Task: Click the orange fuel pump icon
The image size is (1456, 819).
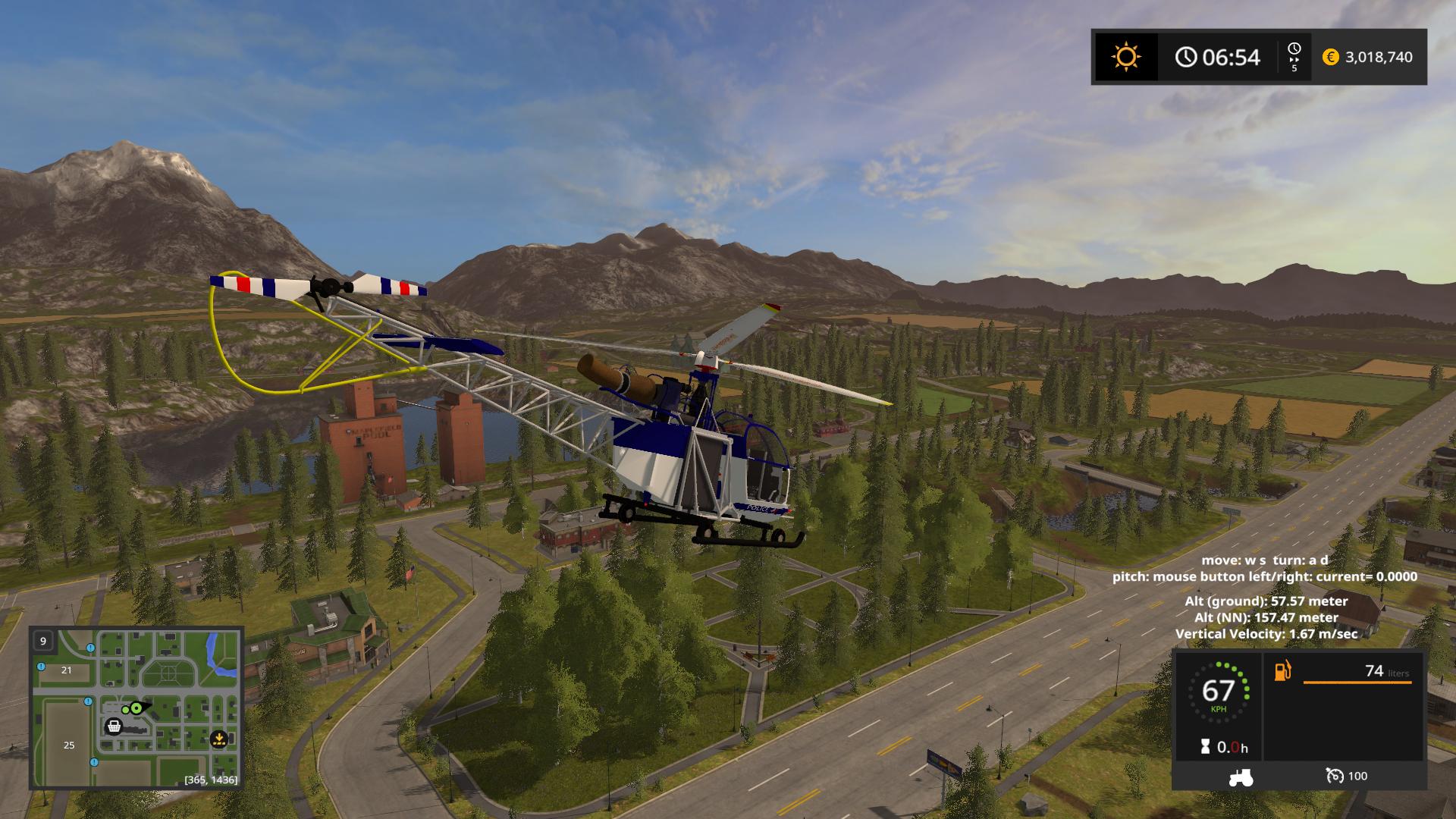Action: point(1282,671)
